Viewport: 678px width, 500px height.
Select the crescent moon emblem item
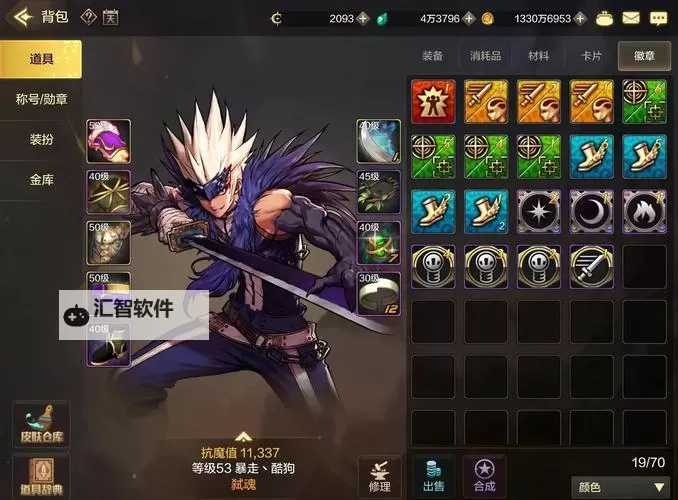591,211
